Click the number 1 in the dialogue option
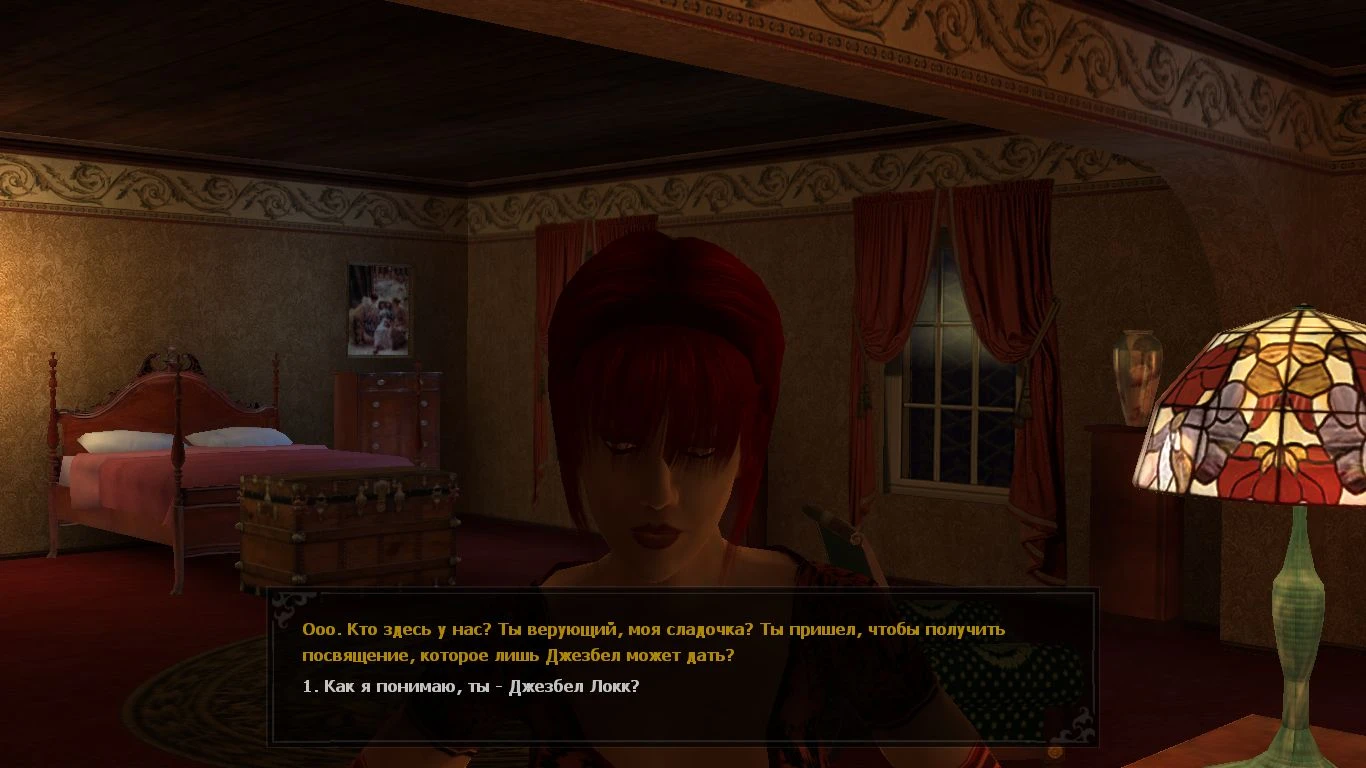Screen dimensions: 1366x768 click(x=306, y=686)
